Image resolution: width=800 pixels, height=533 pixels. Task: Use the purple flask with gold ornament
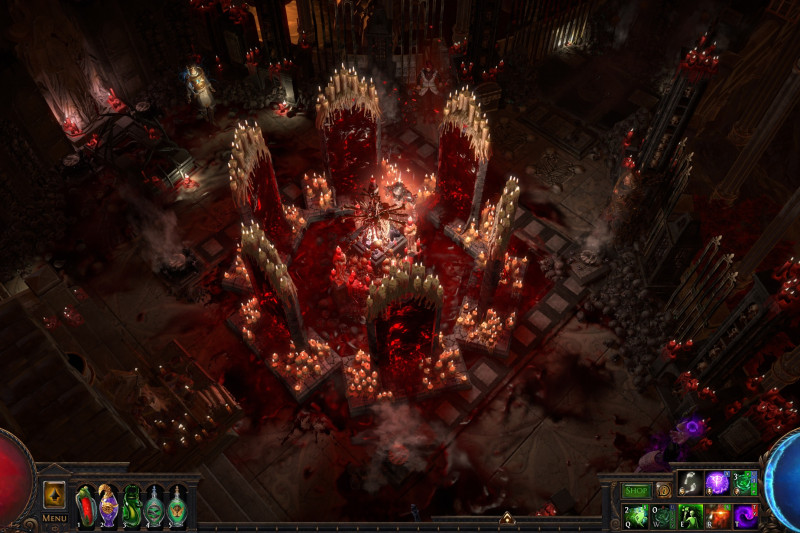[x=108, y=505]
